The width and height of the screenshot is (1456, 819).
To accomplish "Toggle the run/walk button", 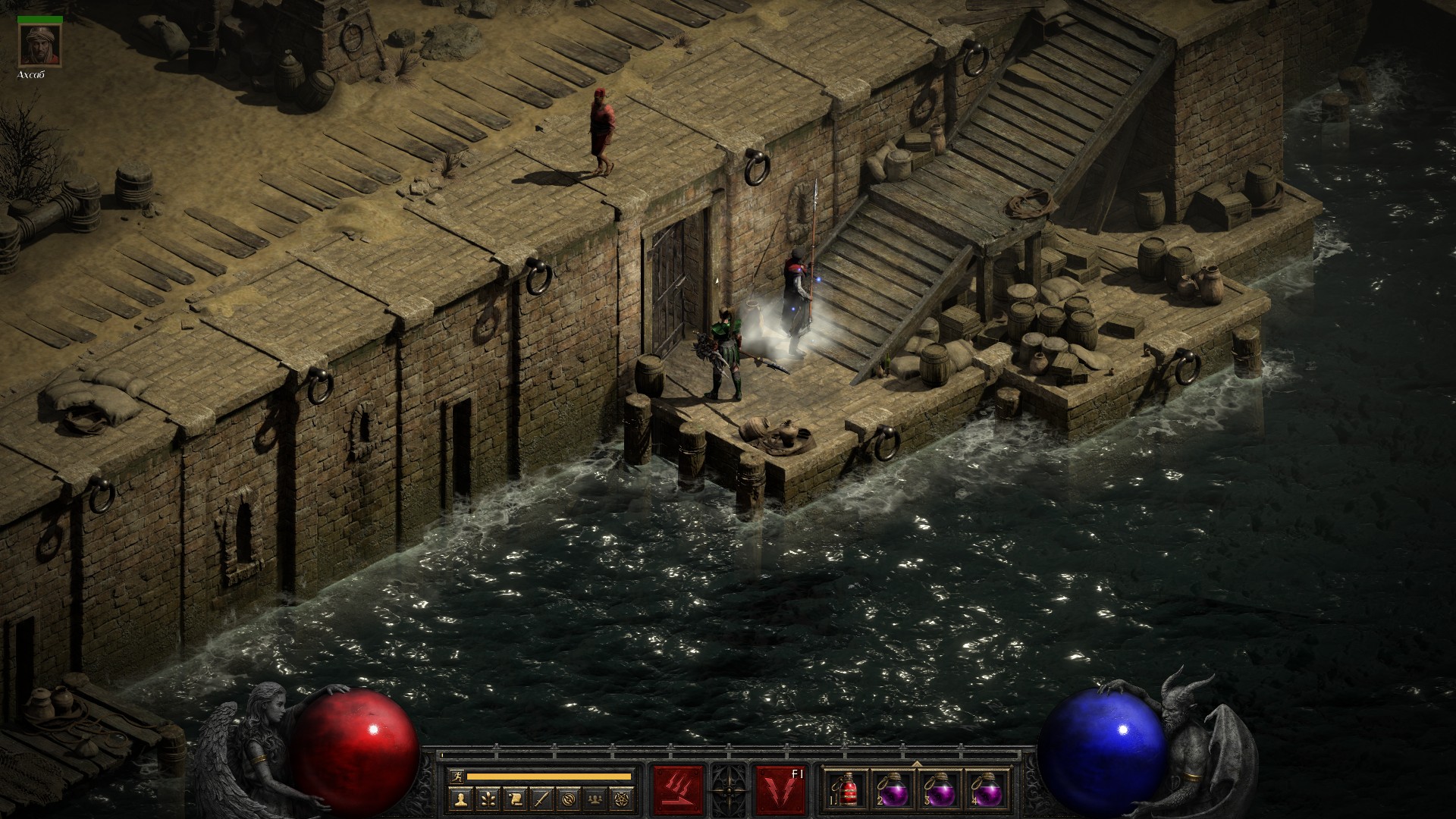I will click(457, 776).
